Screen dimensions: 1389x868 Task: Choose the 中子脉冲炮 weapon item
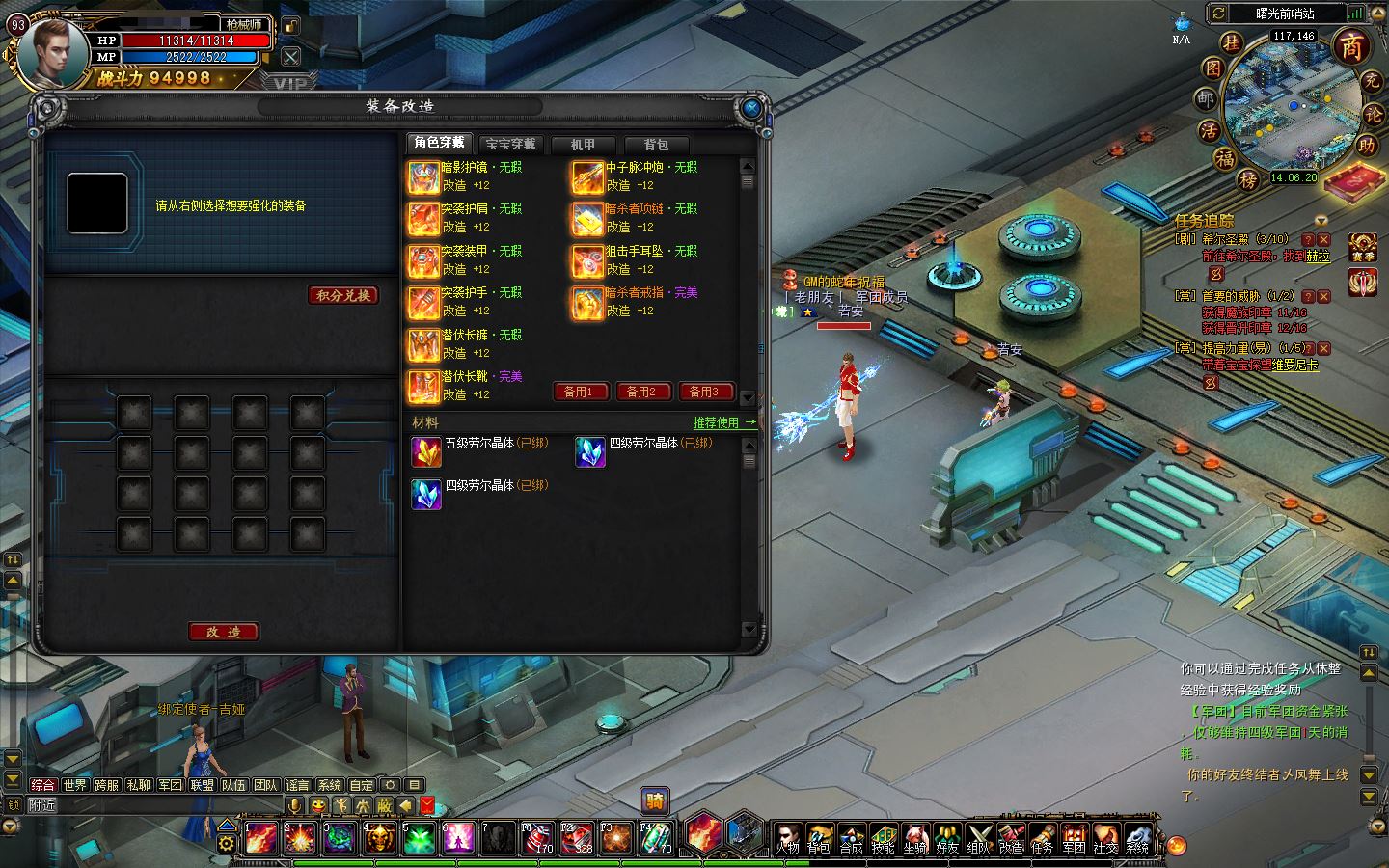[587, 176]
